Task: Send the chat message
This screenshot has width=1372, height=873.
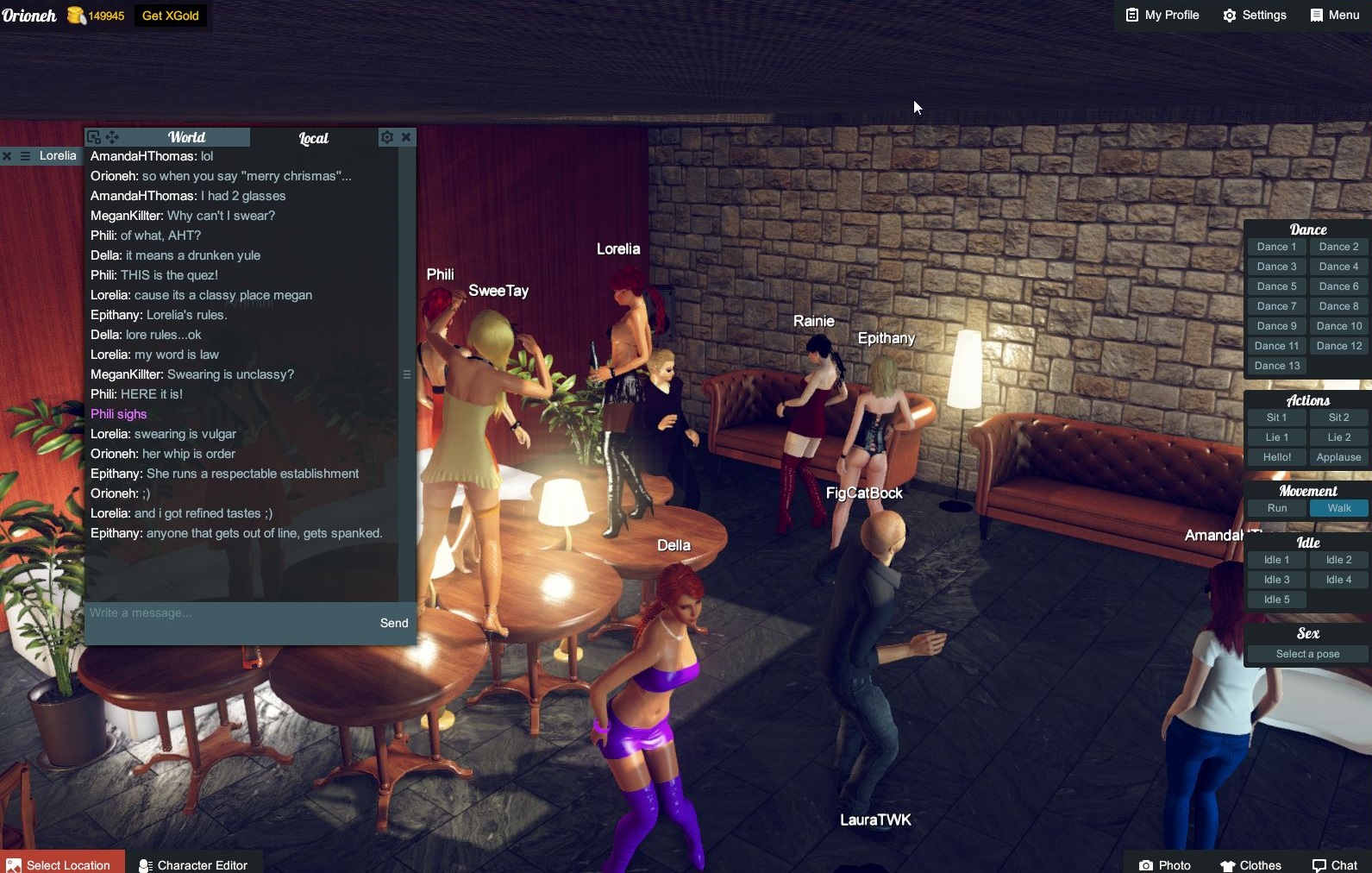Action: click(394, 623)
